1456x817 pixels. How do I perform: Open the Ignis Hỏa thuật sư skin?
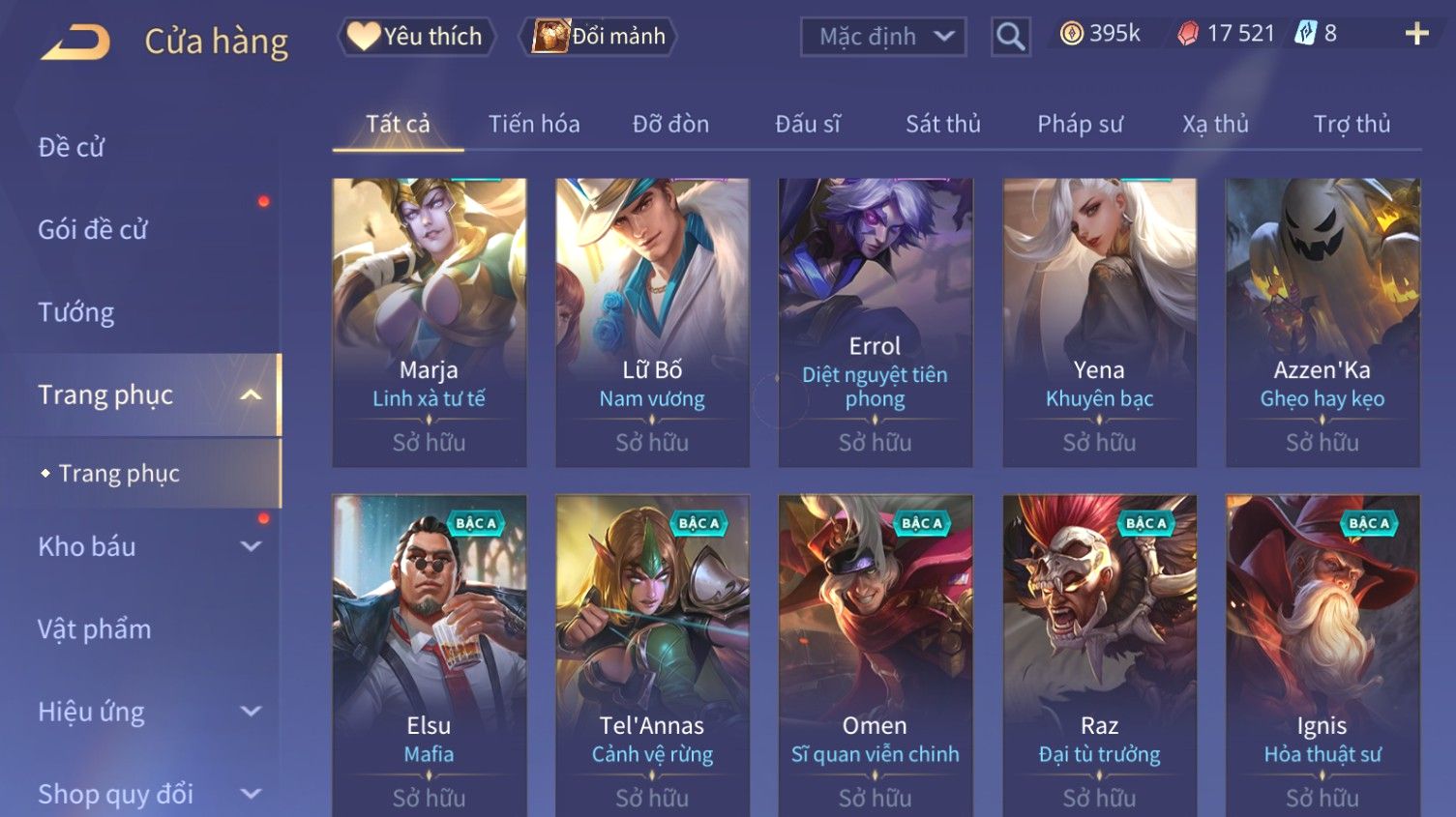pyautogui.click(x=1322, y=653)
